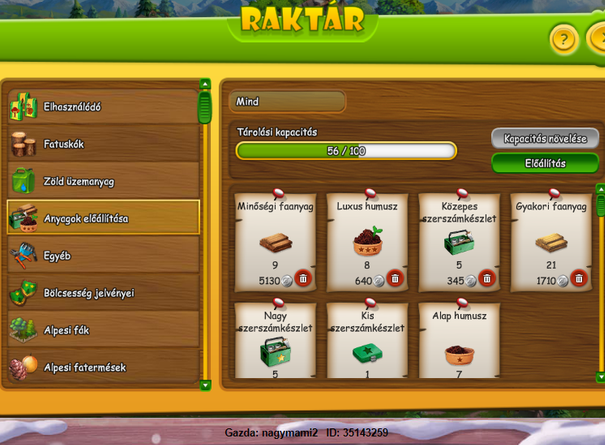Choose the Közepes szerszámkészlet item card
The height and width of the screenshot is (445, 605).
[x=459, y=240]
